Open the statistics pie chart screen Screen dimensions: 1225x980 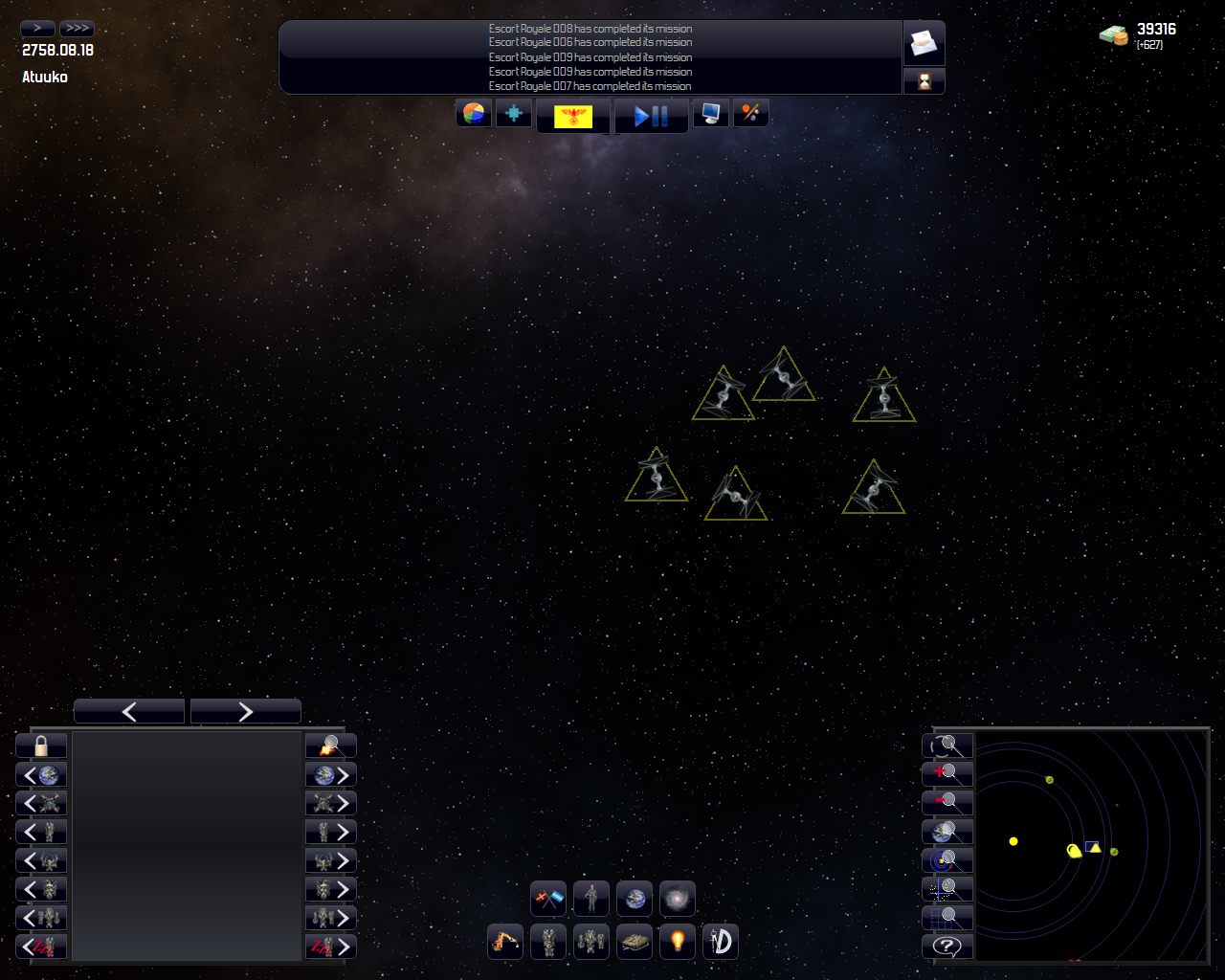(x=473, y=112)
